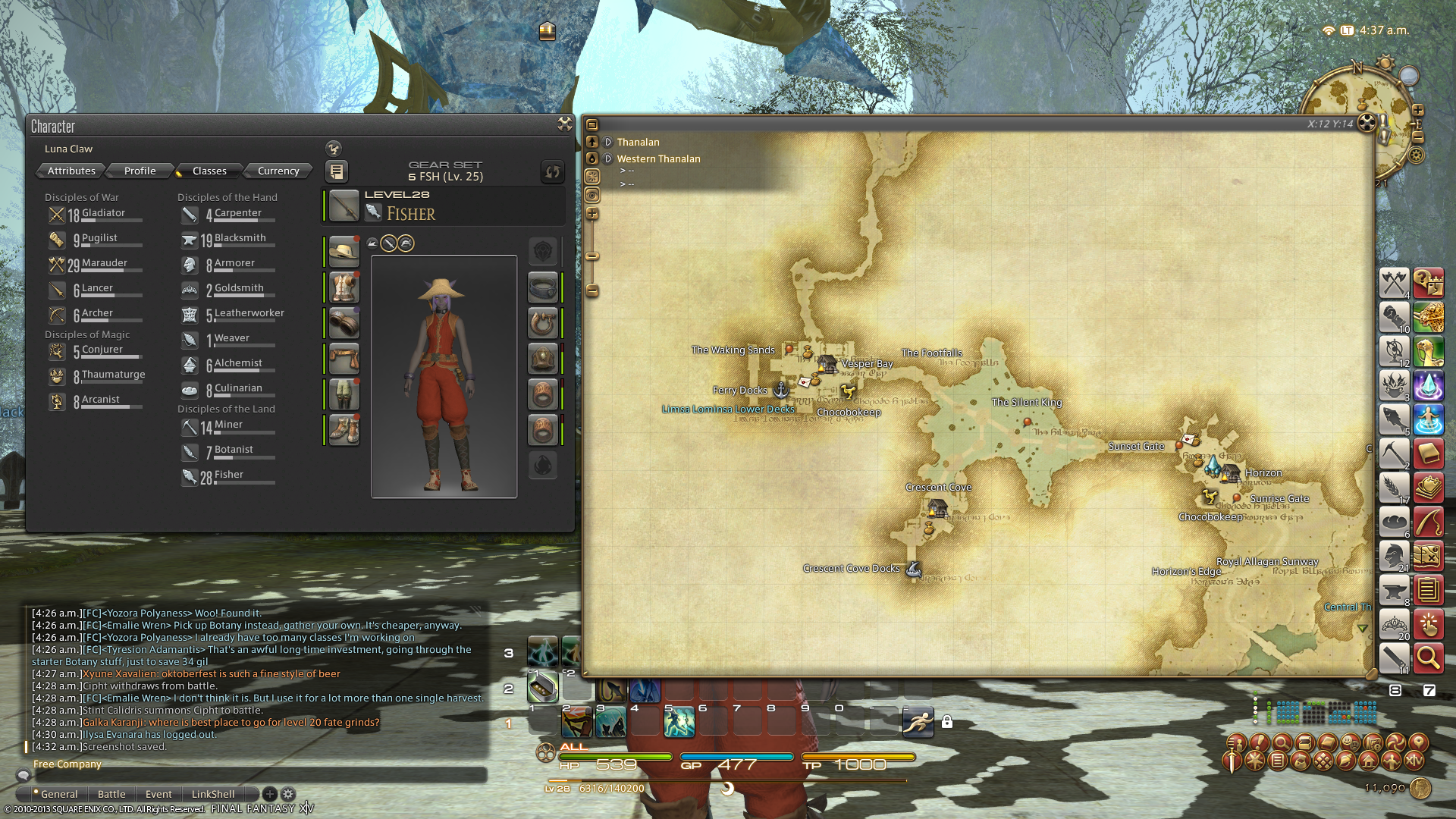The image size is (1456, 819).
Task: Select Limsa Lominsa Lower Decks map link
Action: click(727, 409)
